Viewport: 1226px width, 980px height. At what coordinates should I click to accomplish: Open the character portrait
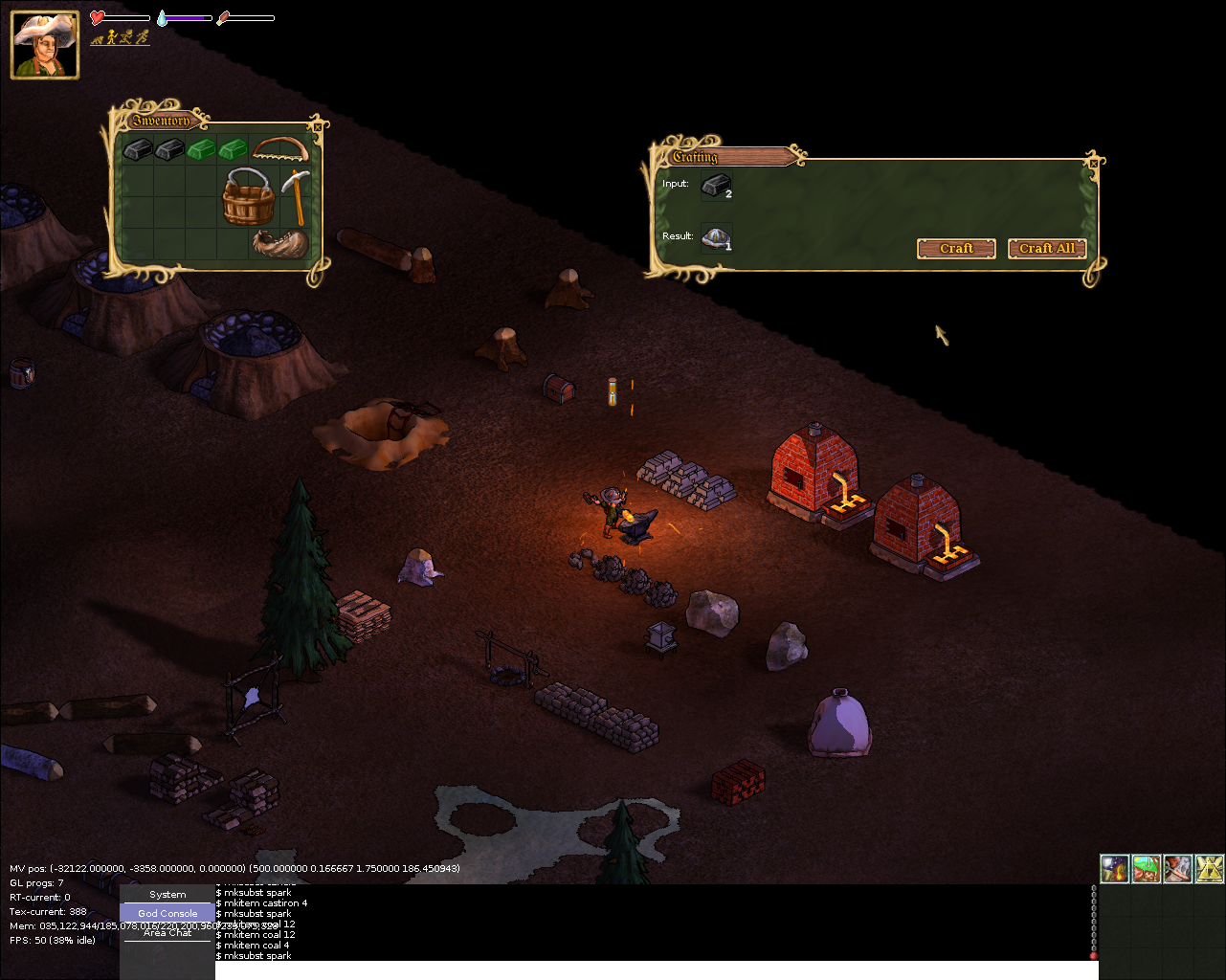[45, 45]
